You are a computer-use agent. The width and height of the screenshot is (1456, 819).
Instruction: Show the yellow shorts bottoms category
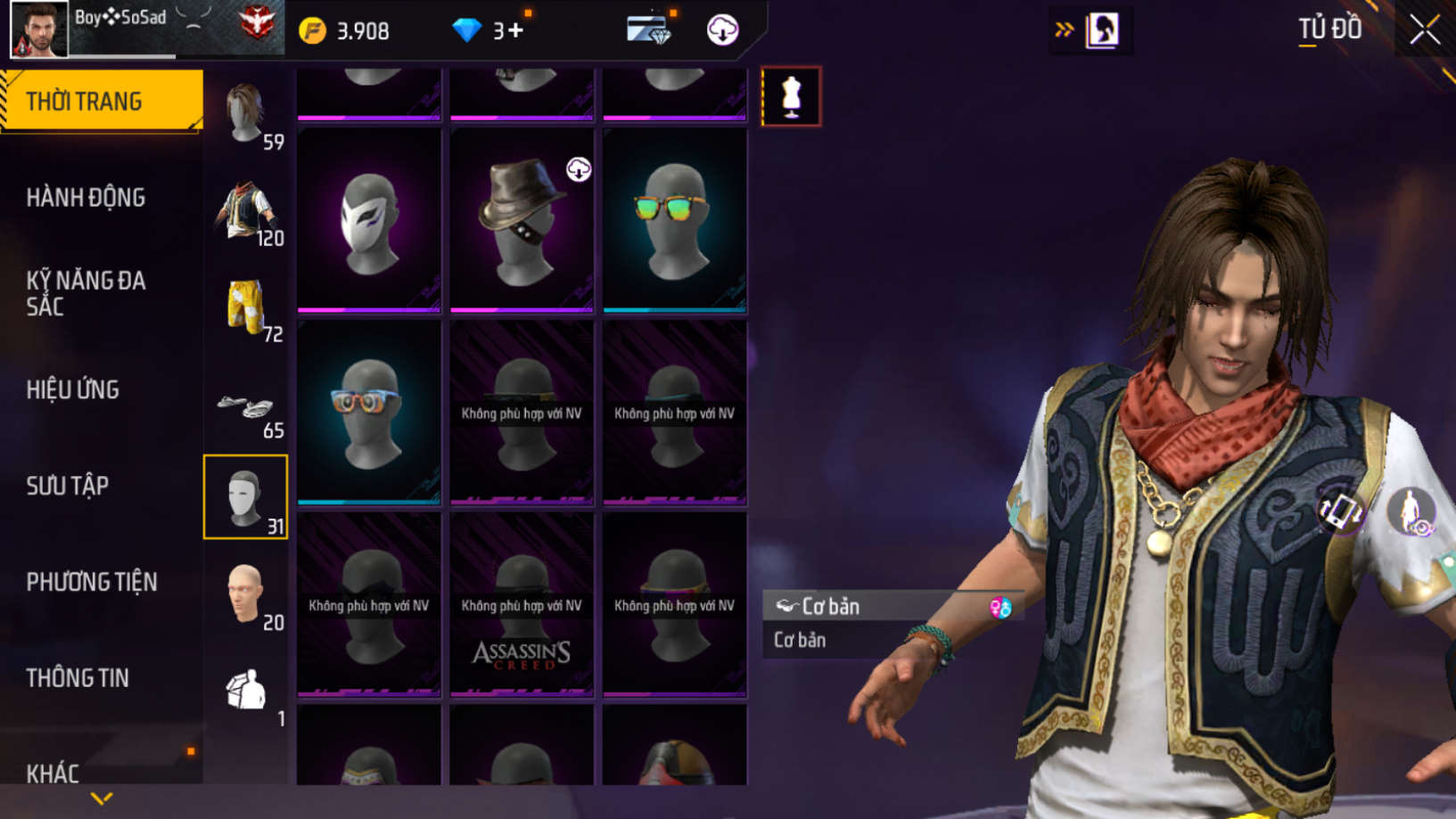(246, 307)
